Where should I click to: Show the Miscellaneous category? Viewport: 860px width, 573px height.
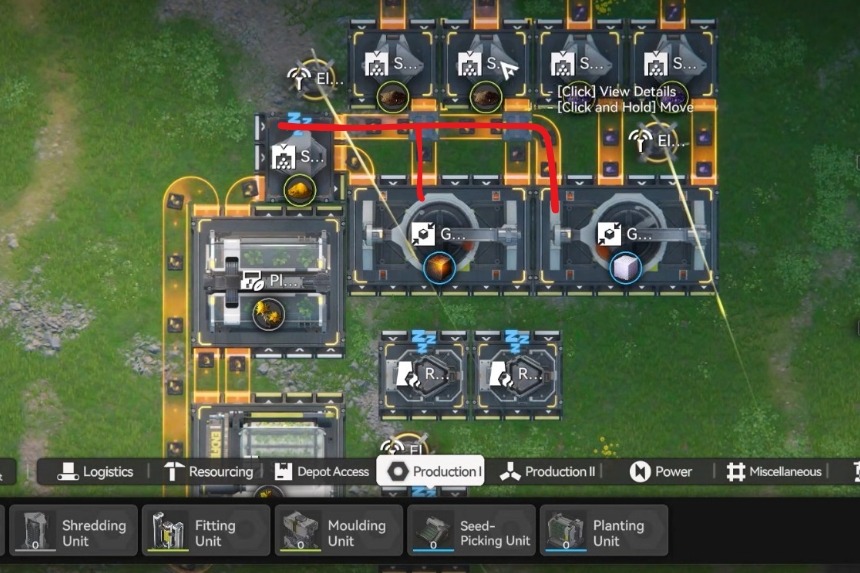[x=774, y=472]
